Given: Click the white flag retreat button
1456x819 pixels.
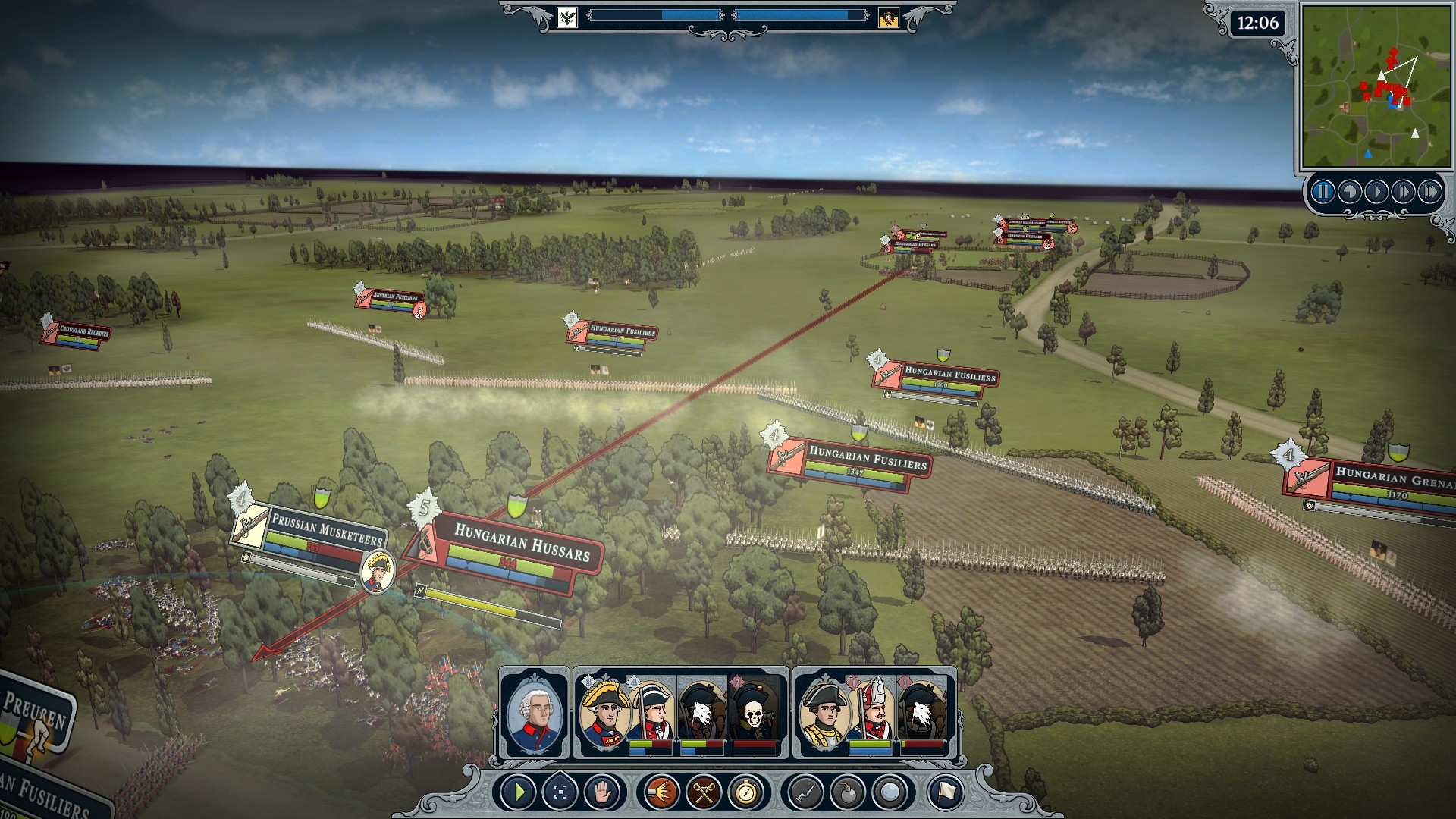Looking at the screenshot, I should point(945,793).
